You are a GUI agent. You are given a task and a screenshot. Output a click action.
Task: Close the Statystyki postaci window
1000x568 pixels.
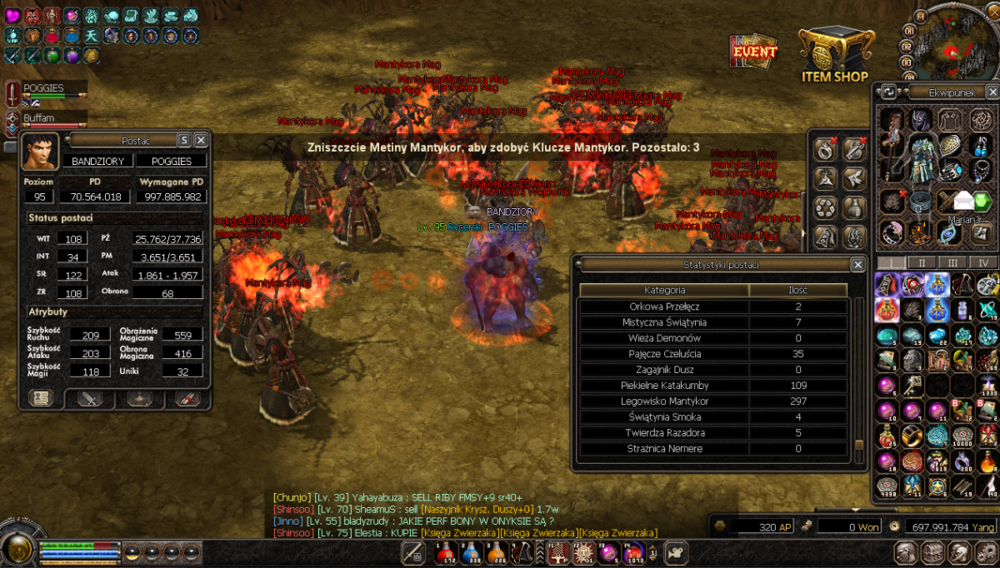pyautogui.click(x=857, y=265)
